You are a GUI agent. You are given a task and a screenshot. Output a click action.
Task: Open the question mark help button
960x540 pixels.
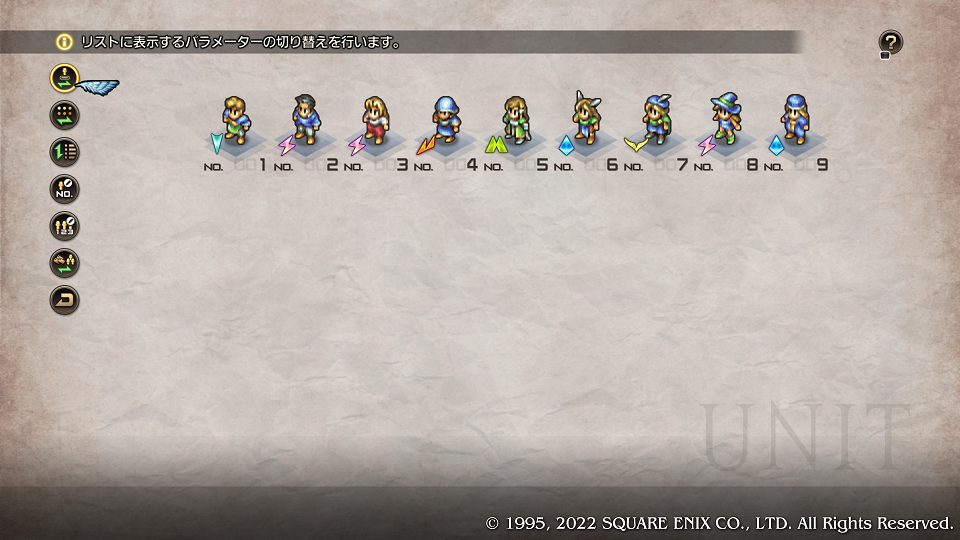point(890,42)
